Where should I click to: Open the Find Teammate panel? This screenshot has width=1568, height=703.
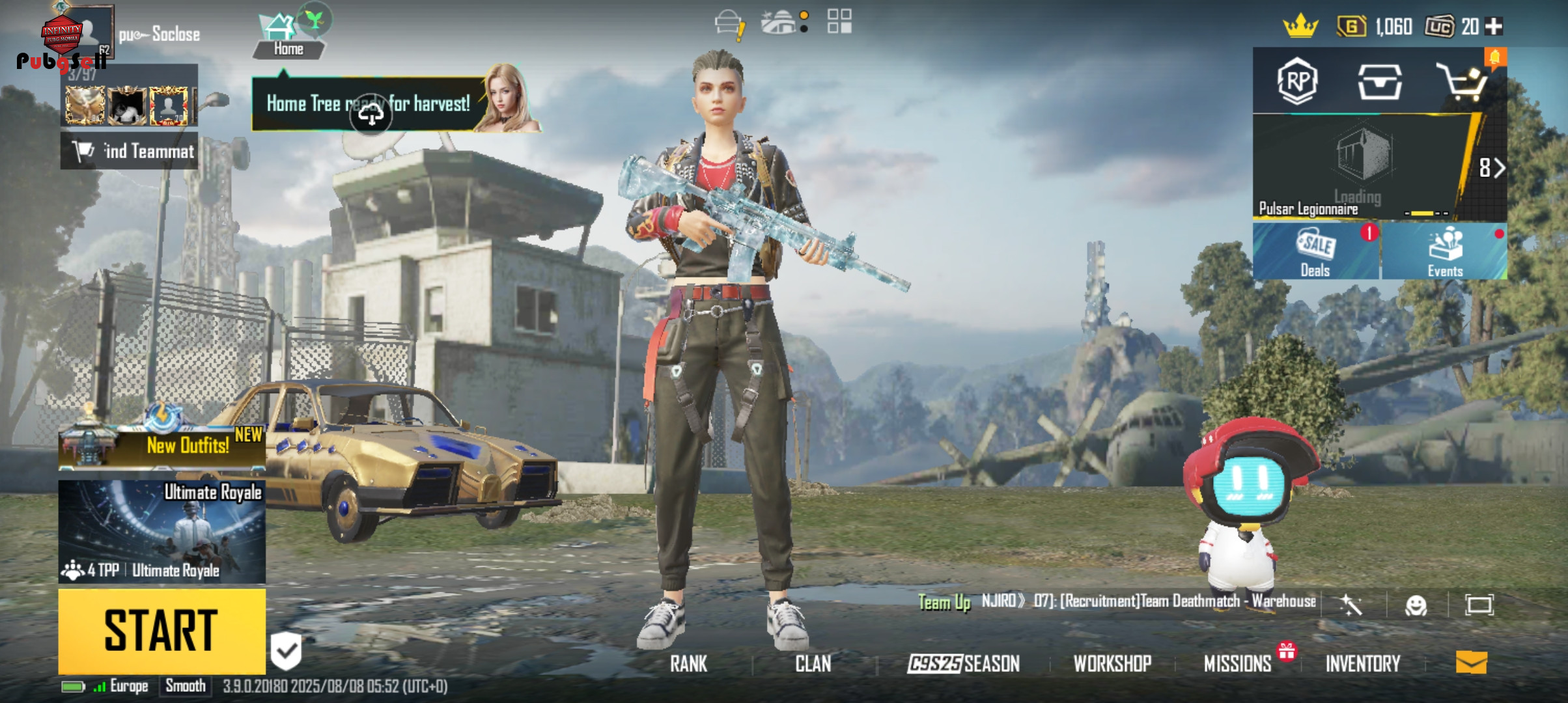click(x=130, y=151)
